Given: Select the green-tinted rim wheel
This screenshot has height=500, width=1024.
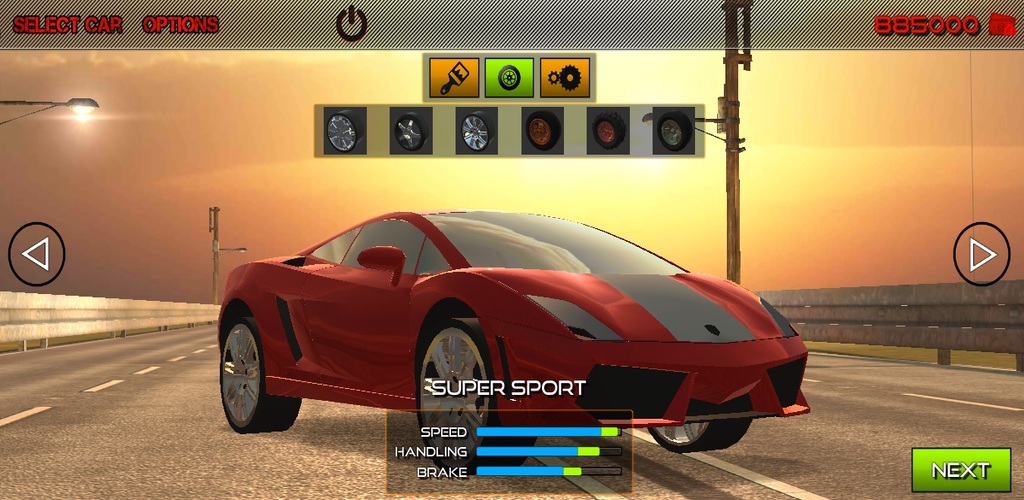Looking at the screenshot, I should (674, 131).
